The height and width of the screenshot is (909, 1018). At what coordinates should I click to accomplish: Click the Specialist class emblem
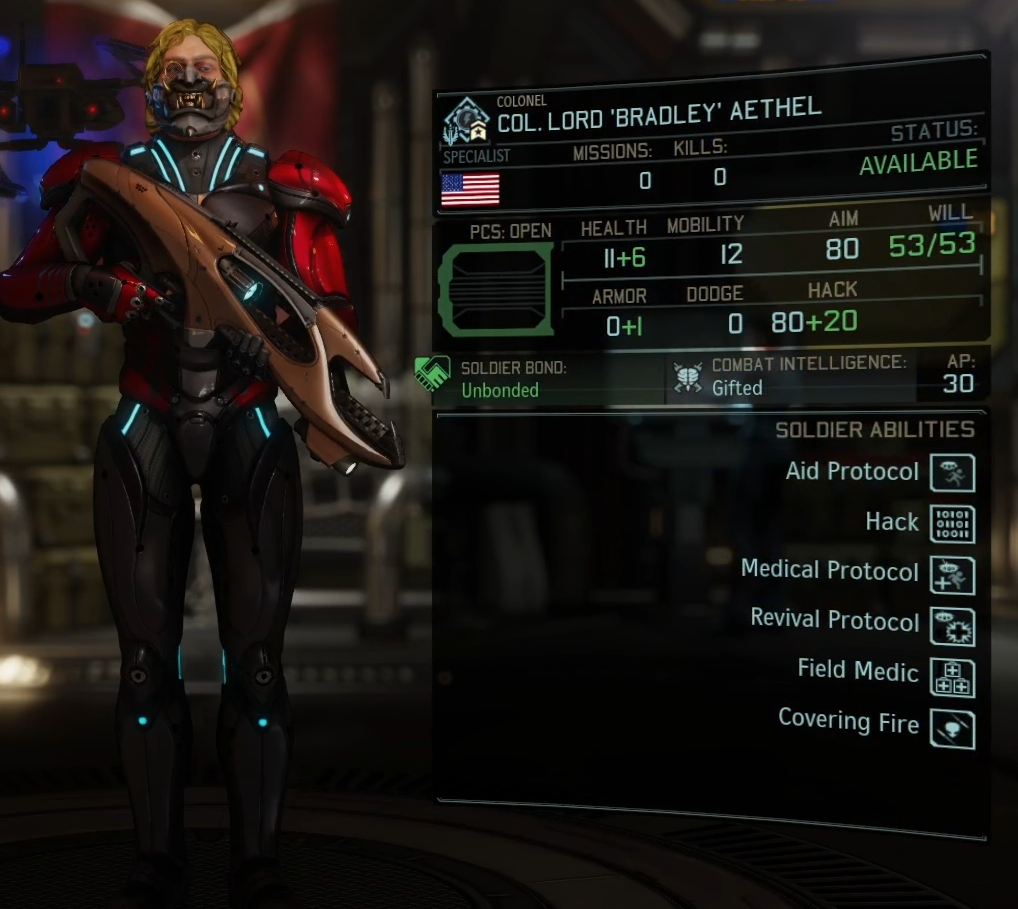tap(466, 121)
